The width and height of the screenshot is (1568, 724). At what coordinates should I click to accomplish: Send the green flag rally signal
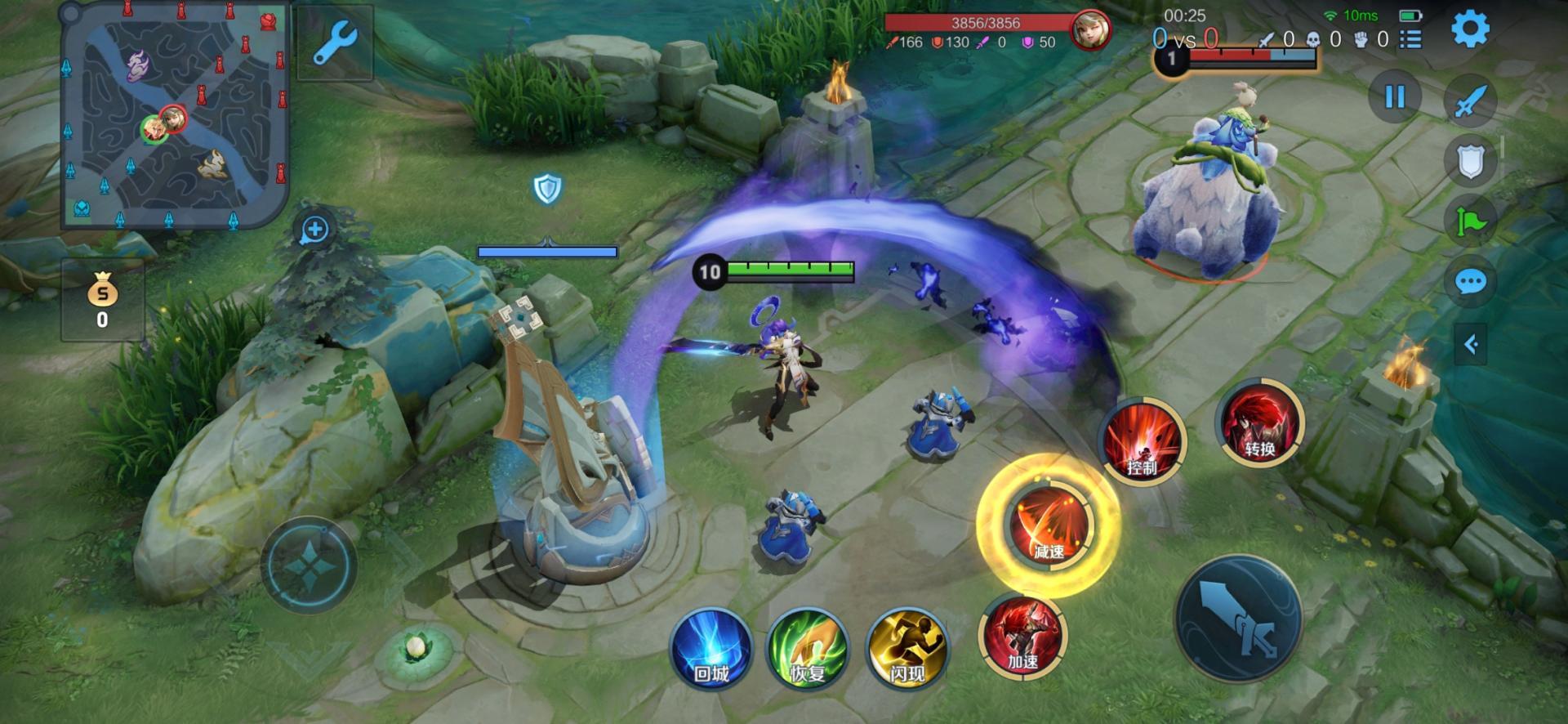click(x=1470, y=221)
